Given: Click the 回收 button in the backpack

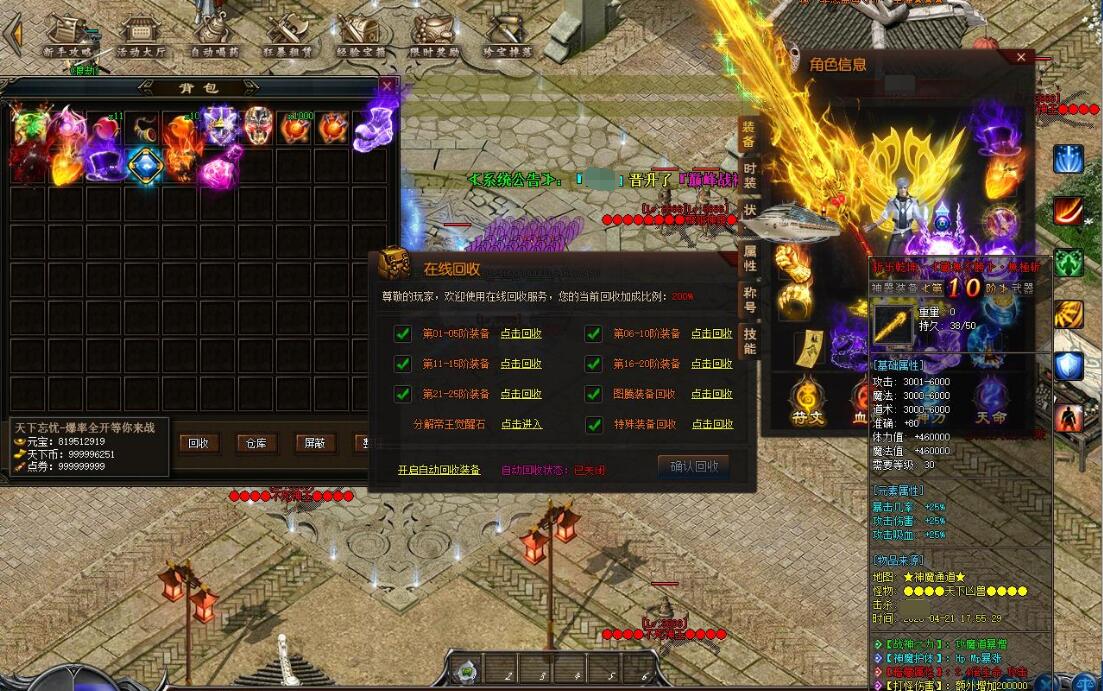Looking at the screenshot, I should tap(199, 443).
